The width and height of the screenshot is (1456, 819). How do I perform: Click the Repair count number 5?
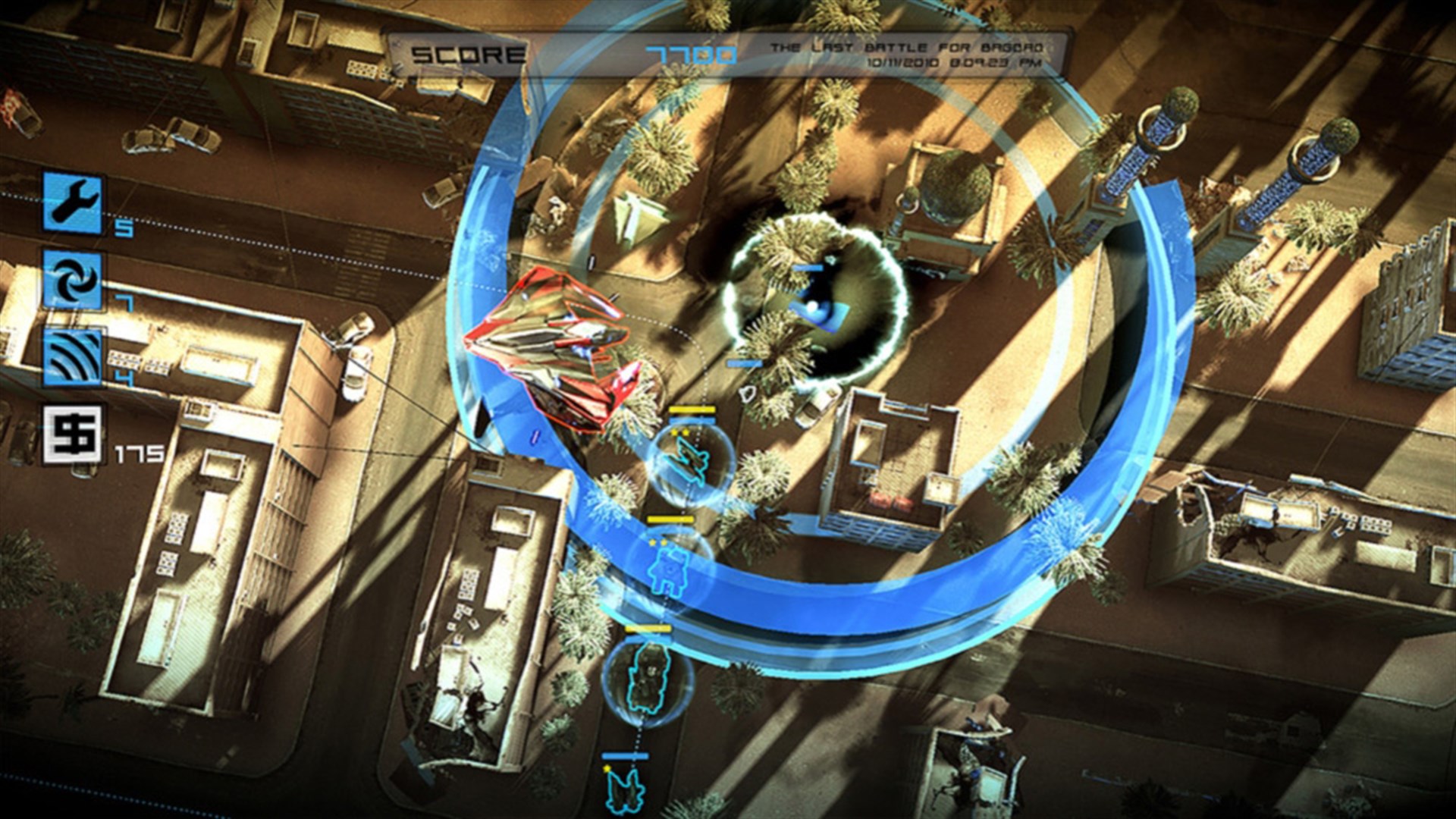124,227
